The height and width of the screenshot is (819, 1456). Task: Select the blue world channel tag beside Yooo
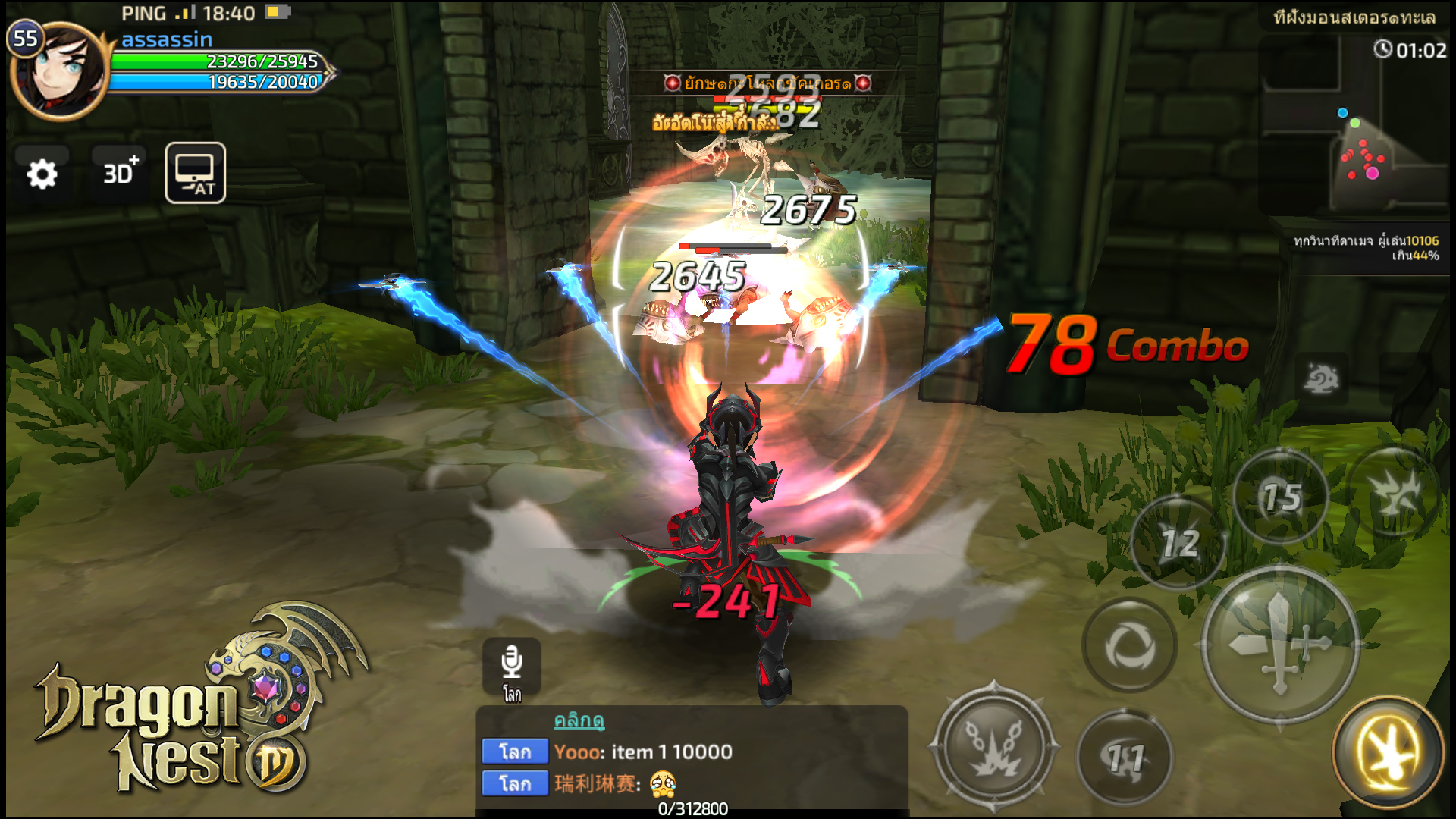(515, 752)
